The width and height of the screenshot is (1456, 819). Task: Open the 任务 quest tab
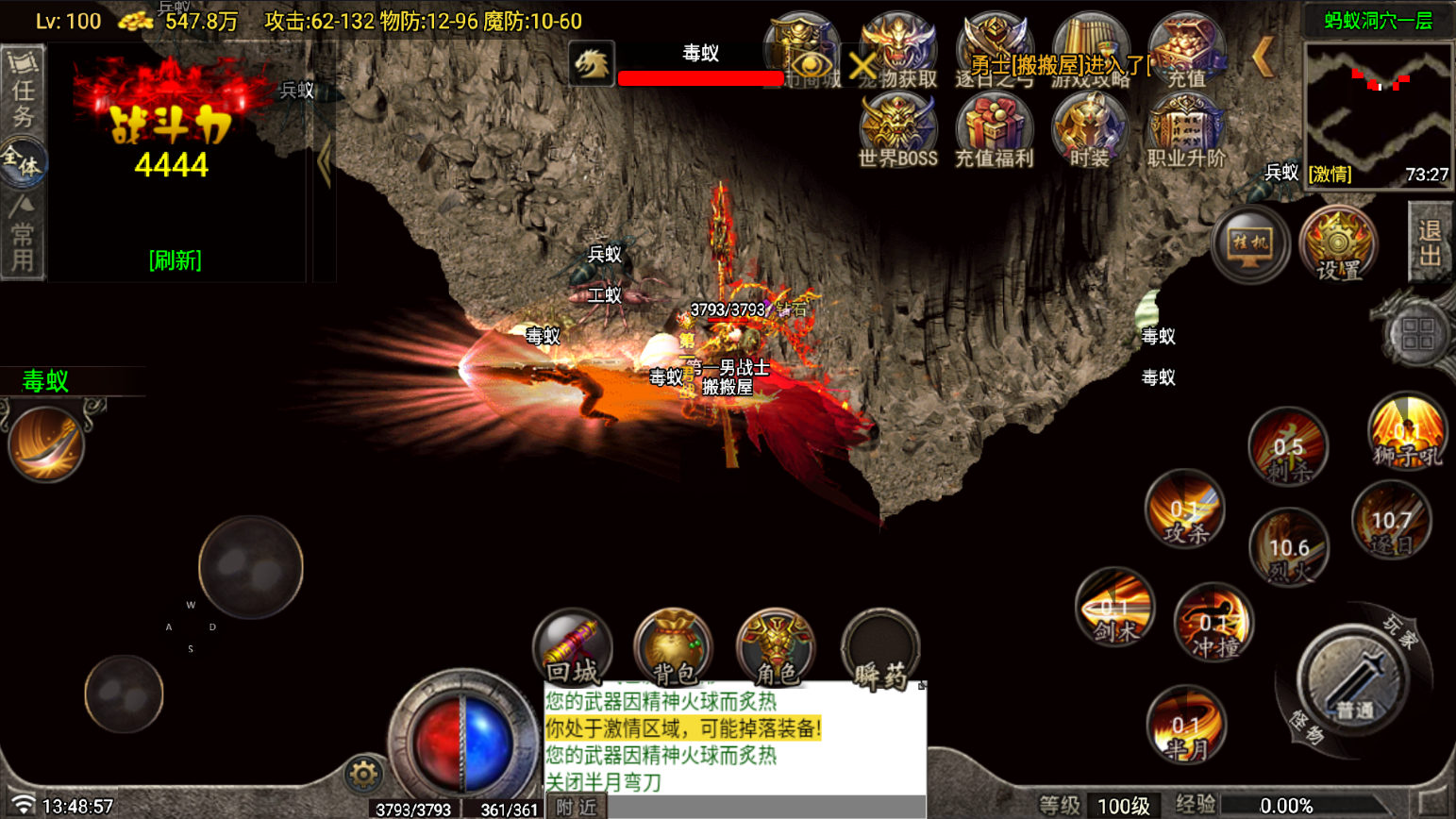tap(23, 92)
